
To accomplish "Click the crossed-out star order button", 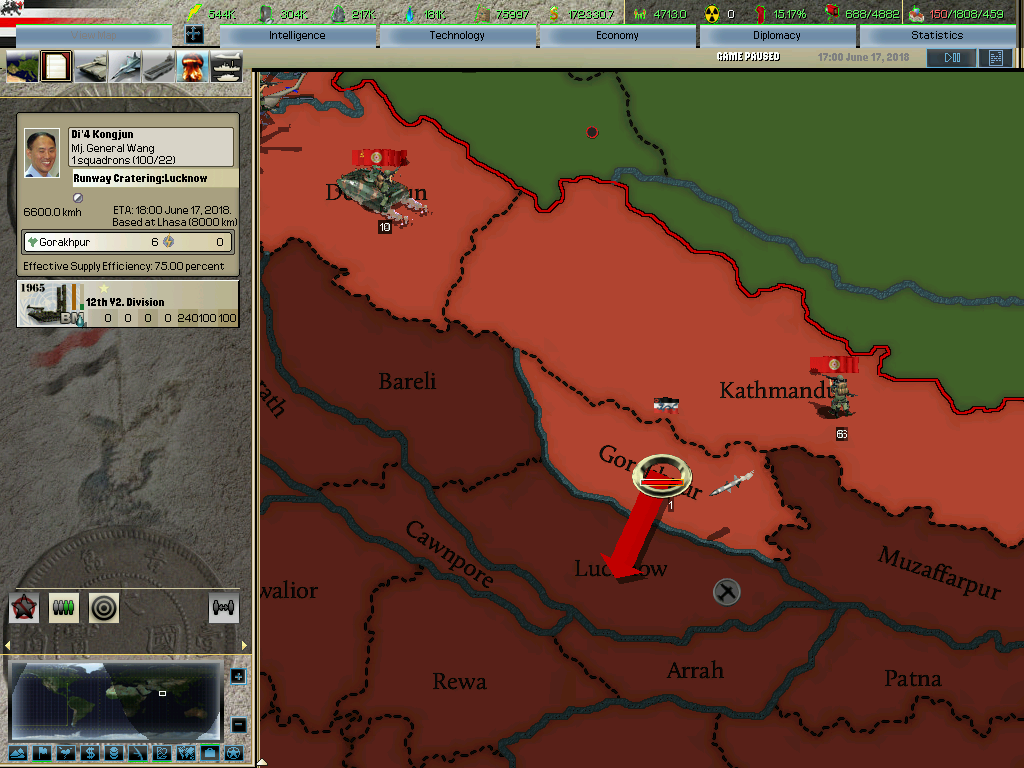I will click(24, 607).
